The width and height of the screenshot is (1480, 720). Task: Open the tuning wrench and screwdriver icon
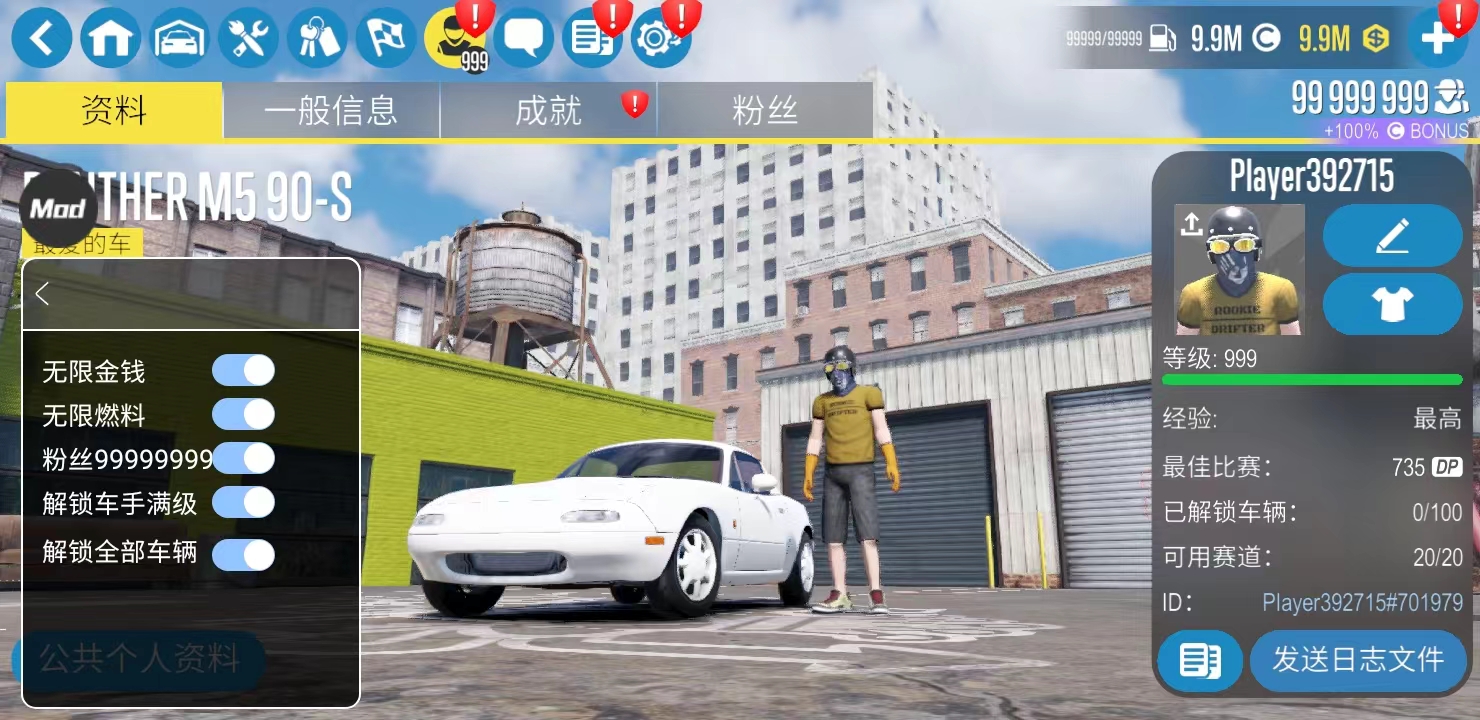point(248,39)
